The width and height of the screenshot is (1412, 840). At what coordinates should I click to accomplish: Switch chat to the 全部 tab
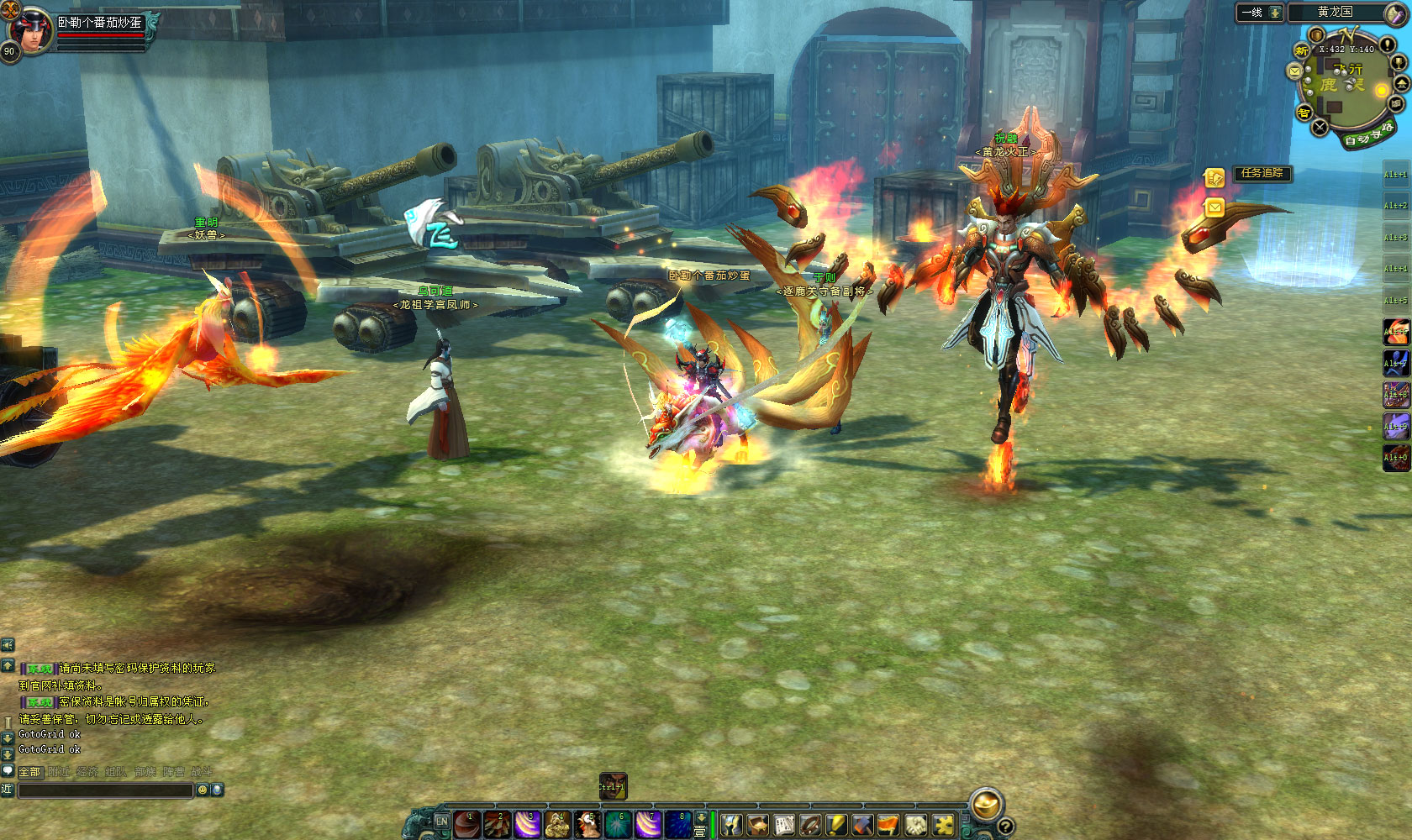tap(29, 771)
